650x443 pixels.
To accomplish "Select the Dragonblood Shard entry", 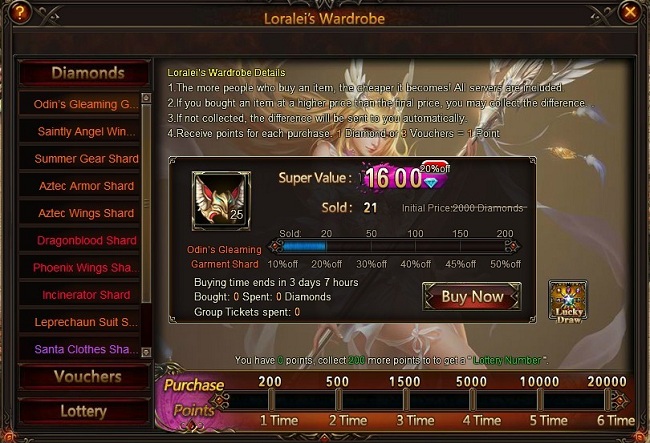I will click(85, 240).
